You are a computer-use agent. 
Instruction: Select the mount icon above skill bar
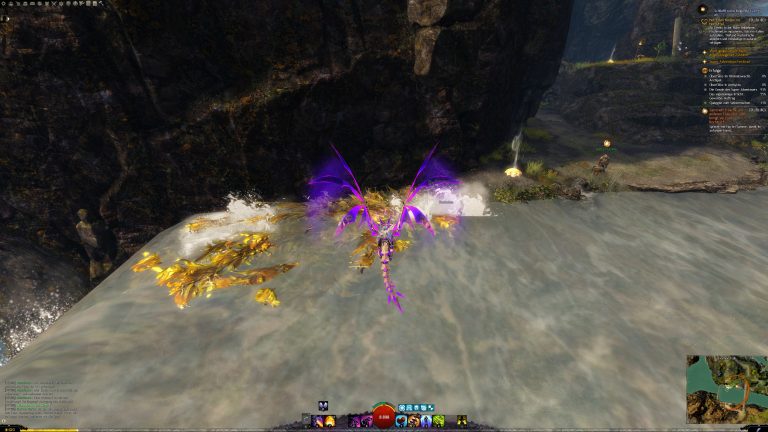tap(323, 406)
